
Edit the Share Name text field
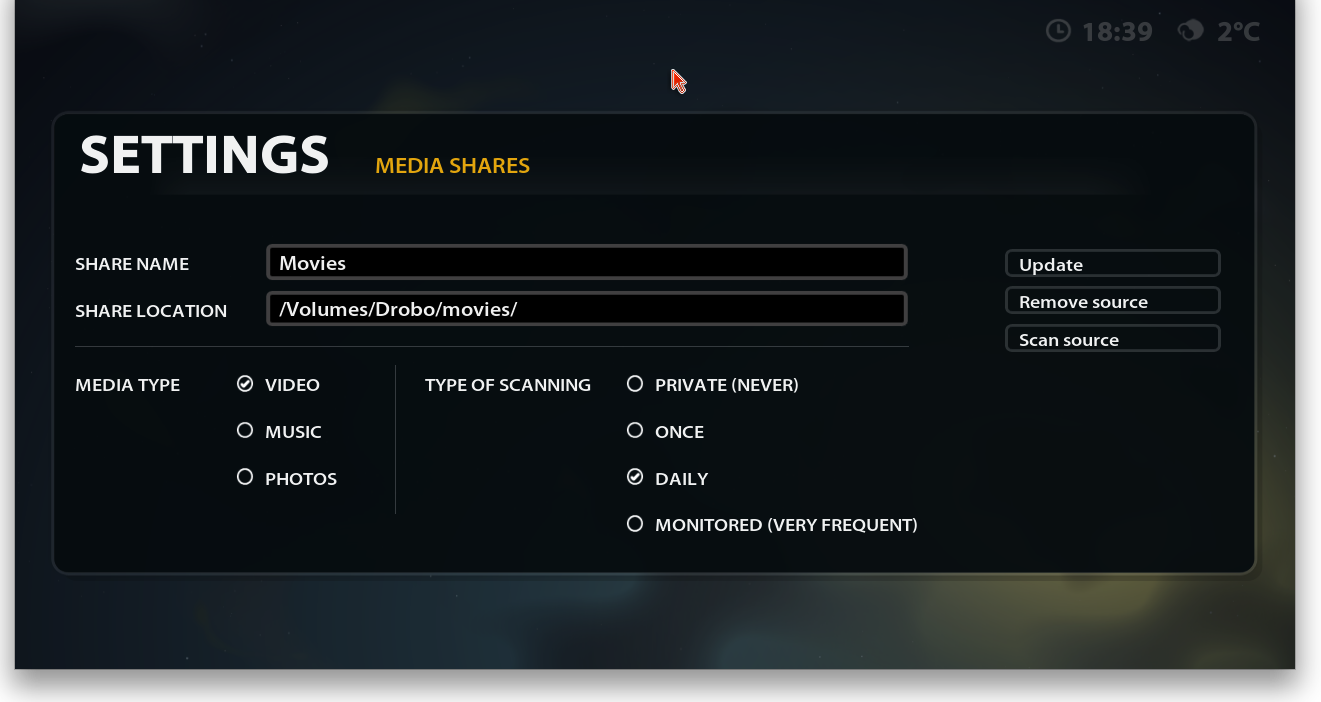pos(586,263)
